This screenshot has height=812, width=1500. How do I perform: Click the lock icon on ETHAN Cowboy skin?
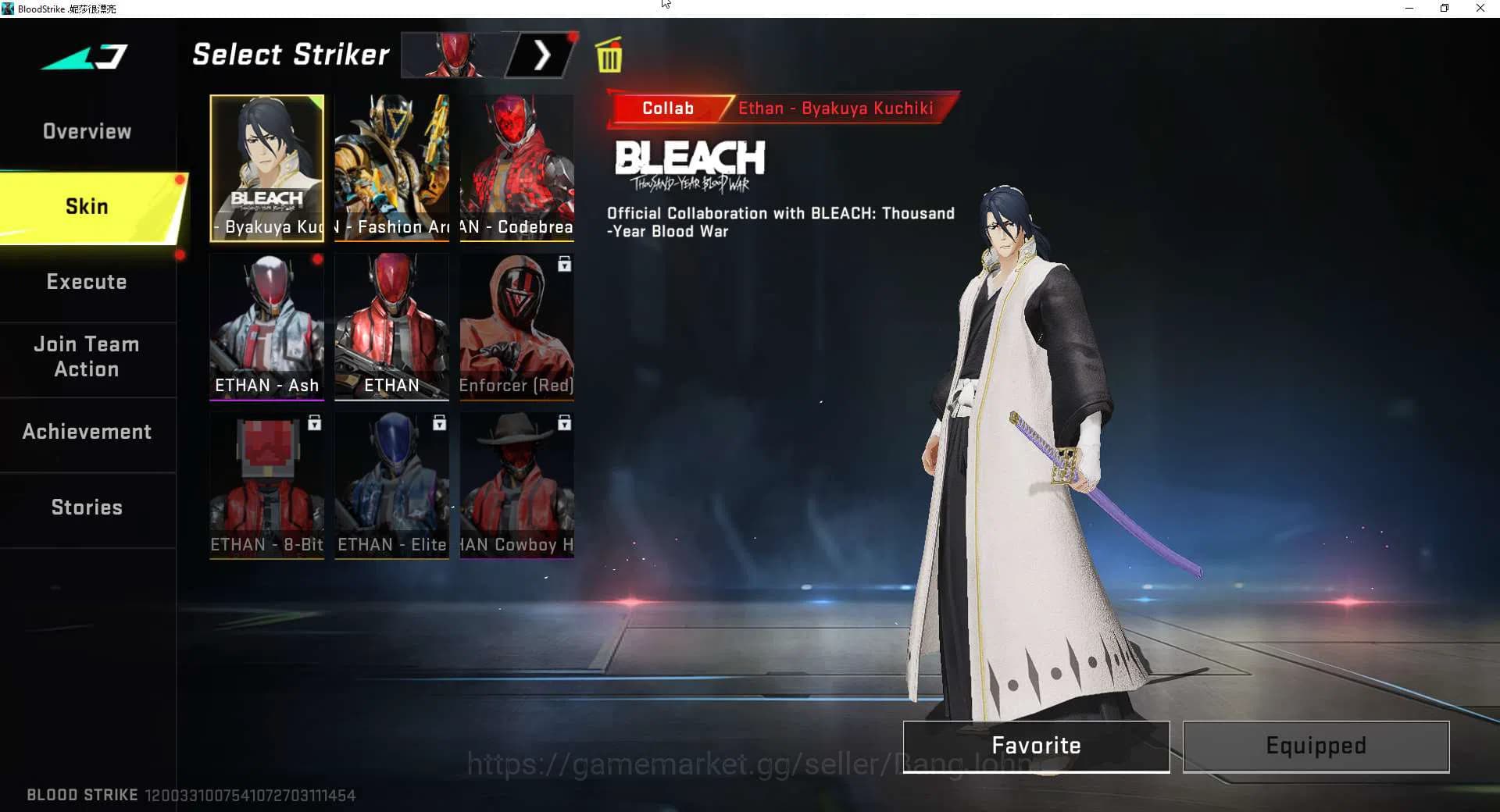(564, 423)
